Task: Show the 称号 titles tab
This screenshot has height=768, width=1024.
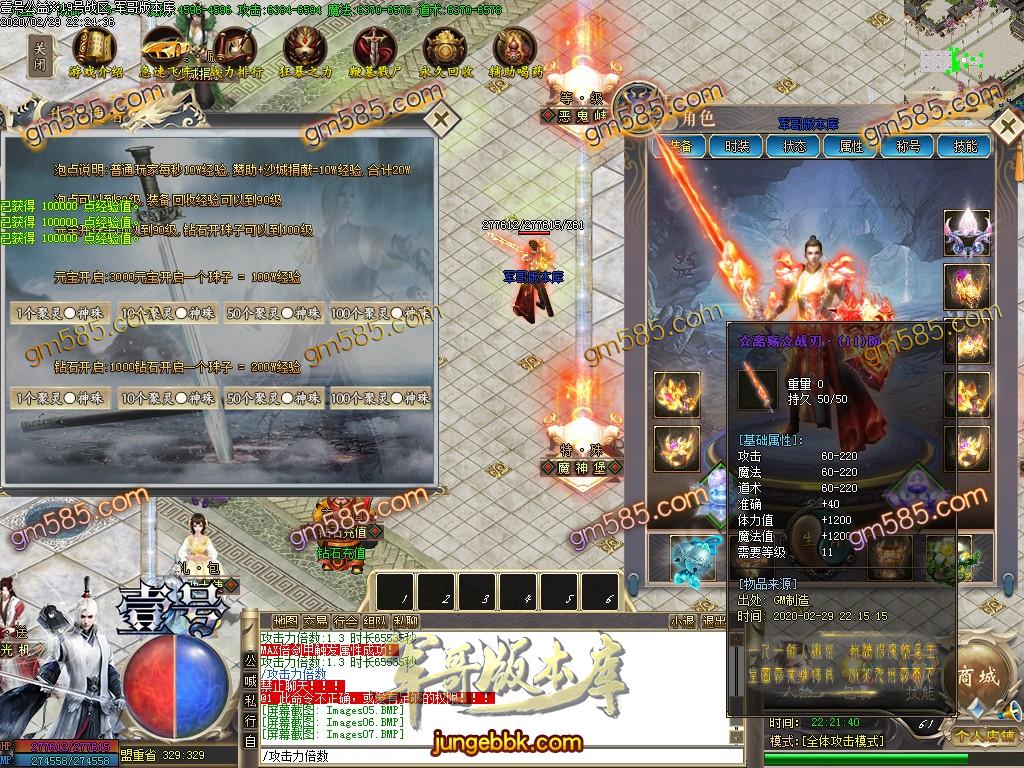Action: (908, 146)
